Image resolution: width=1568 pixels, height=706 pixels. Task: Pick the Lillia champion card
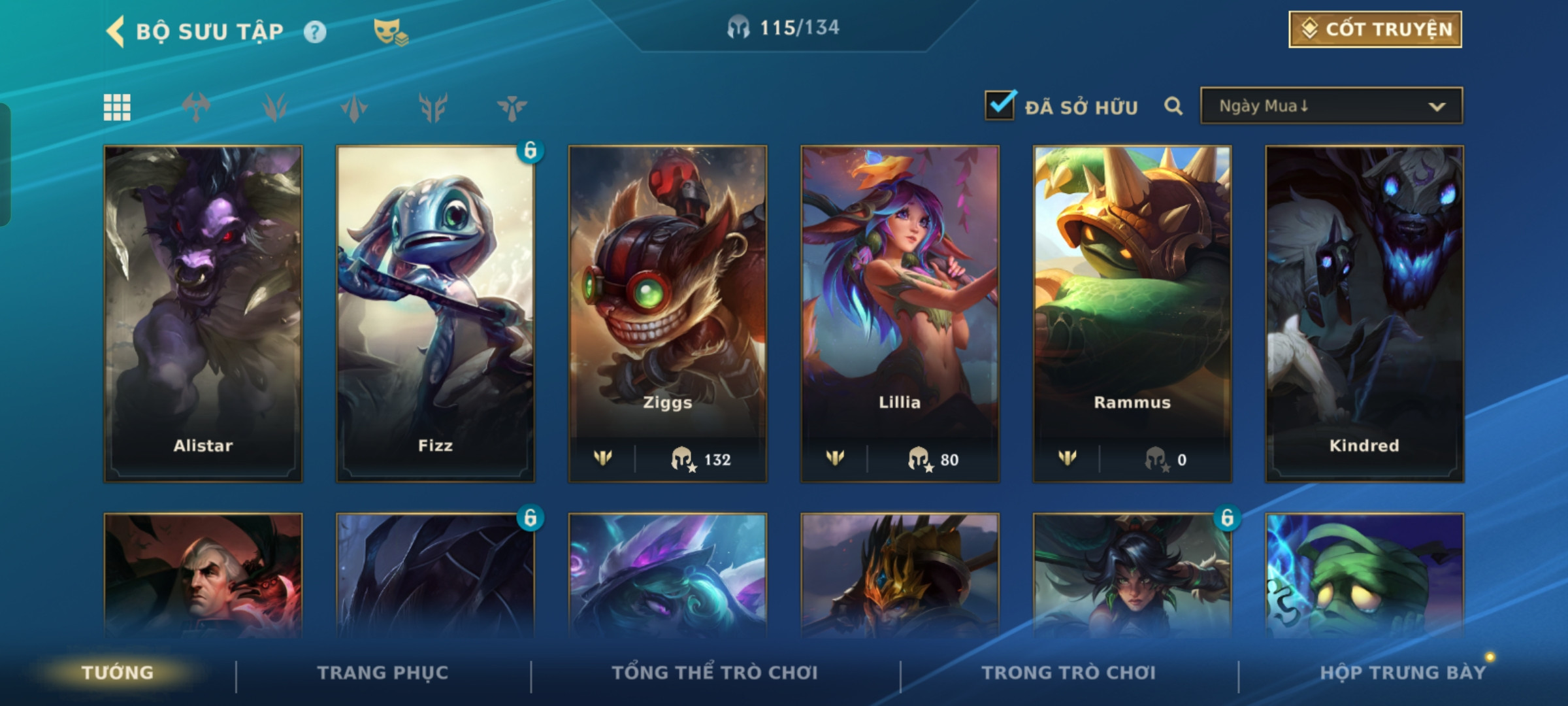(900, 314)
